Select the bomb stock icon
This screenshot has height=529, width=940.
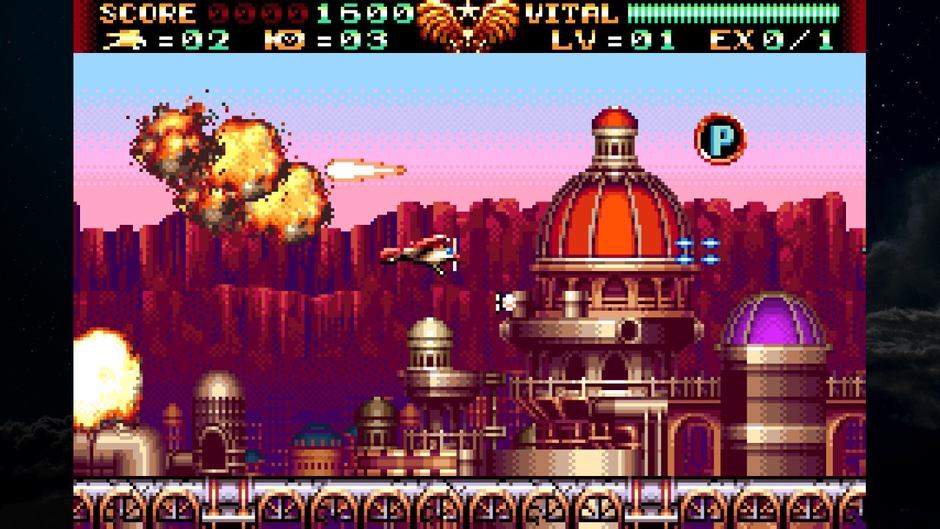[283, 40]
